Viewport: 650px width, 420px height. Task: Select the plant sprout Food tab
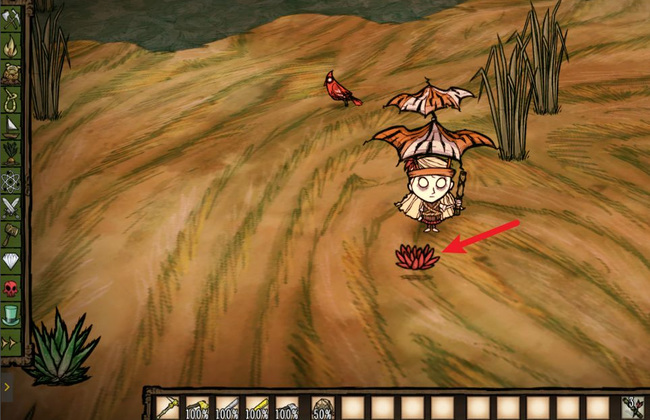pos(11,153)
